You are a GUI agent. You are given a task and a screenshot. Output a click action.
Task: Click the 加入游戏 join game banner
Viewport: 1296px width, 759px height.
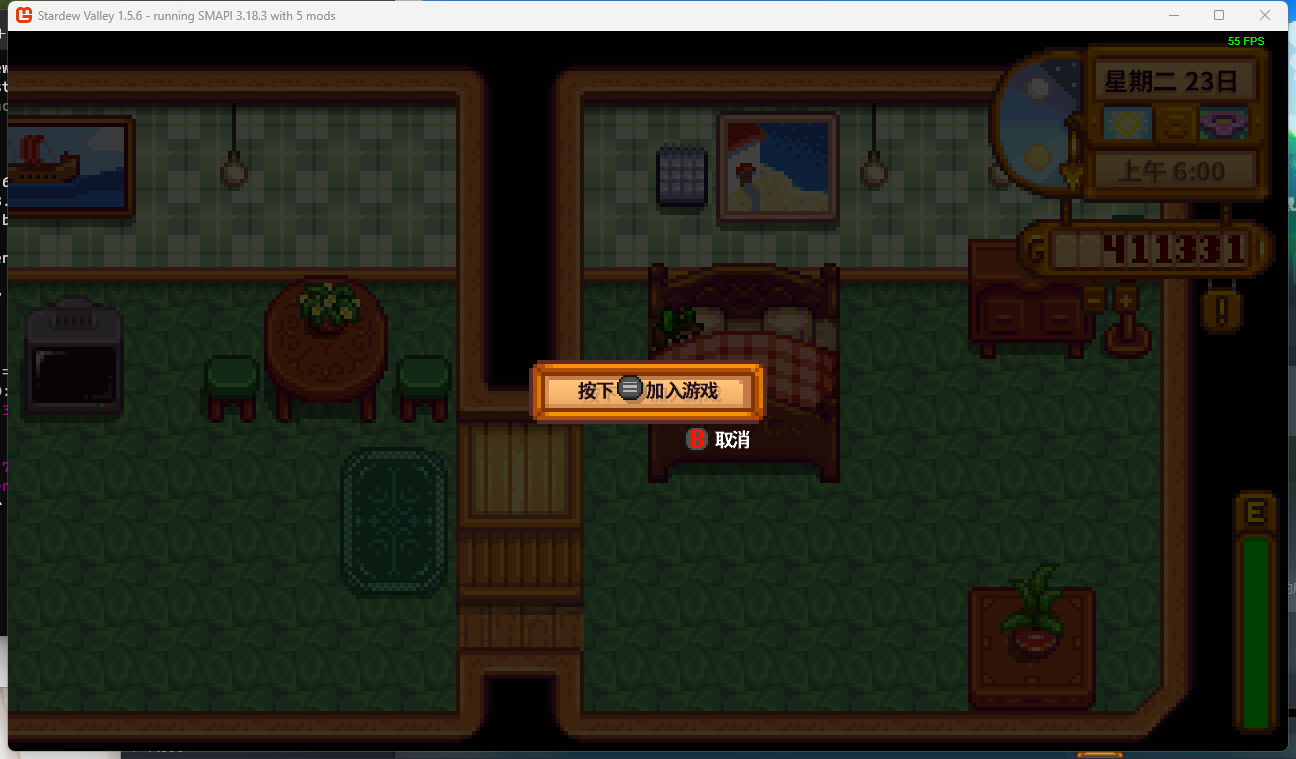coord(648,390)
